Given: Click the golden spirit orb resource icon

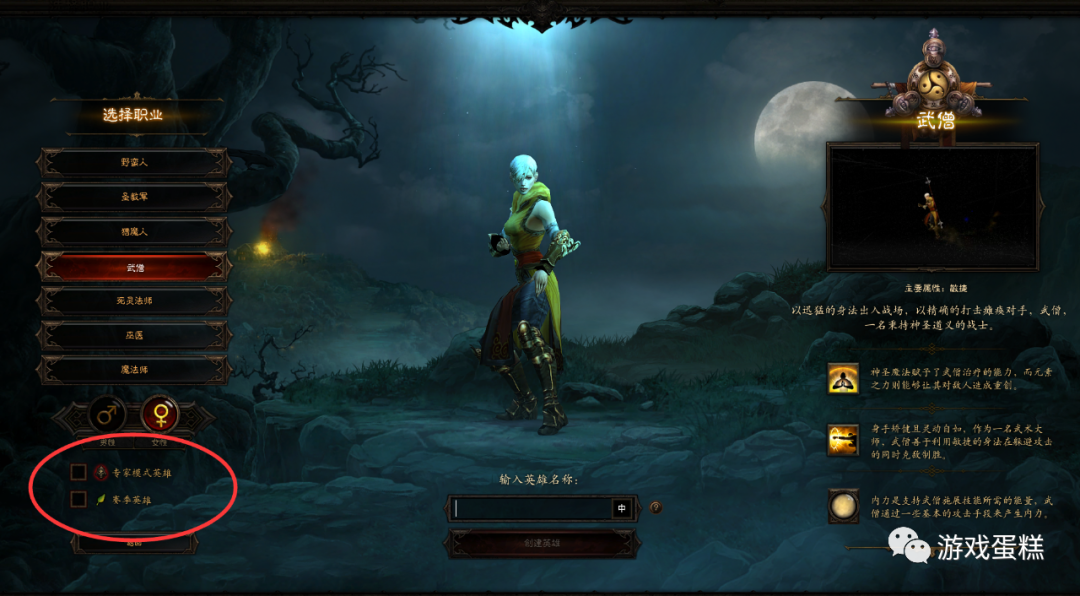Looking at the screenshot, I should (x=843, y=506).
